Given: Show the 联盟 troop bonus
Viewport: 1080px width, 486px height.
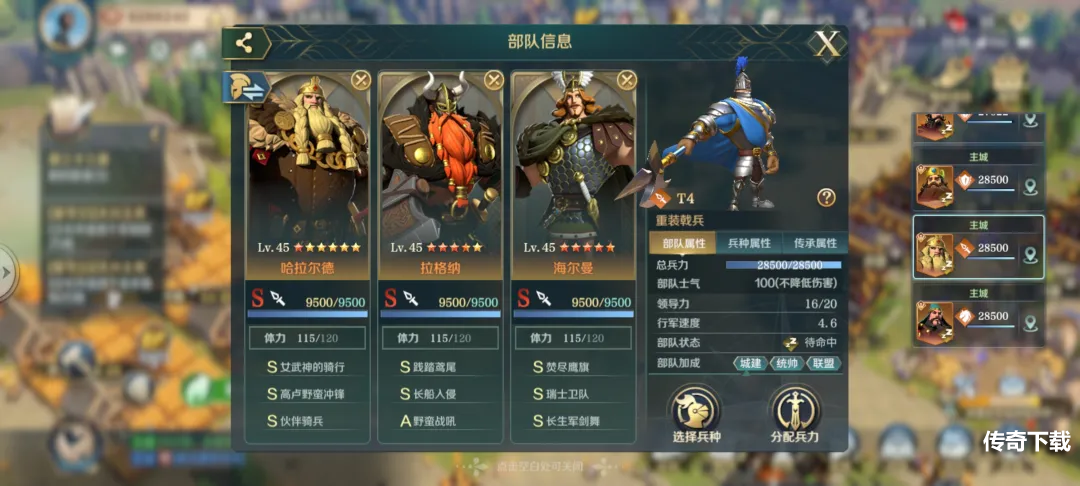Looking at the screenshot, I should tap(823, 363).
